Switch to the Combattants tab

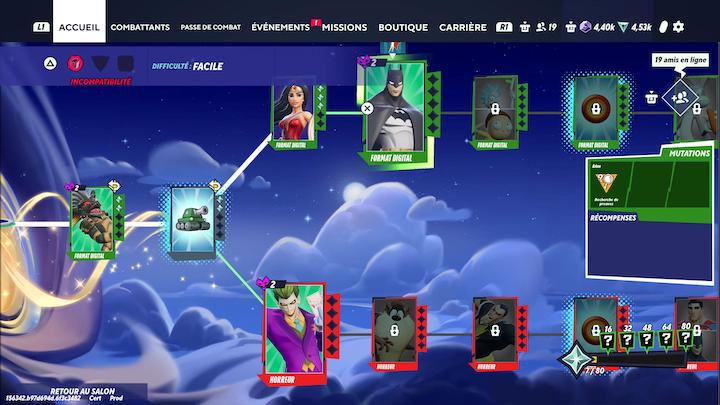[x=139, y=27]
